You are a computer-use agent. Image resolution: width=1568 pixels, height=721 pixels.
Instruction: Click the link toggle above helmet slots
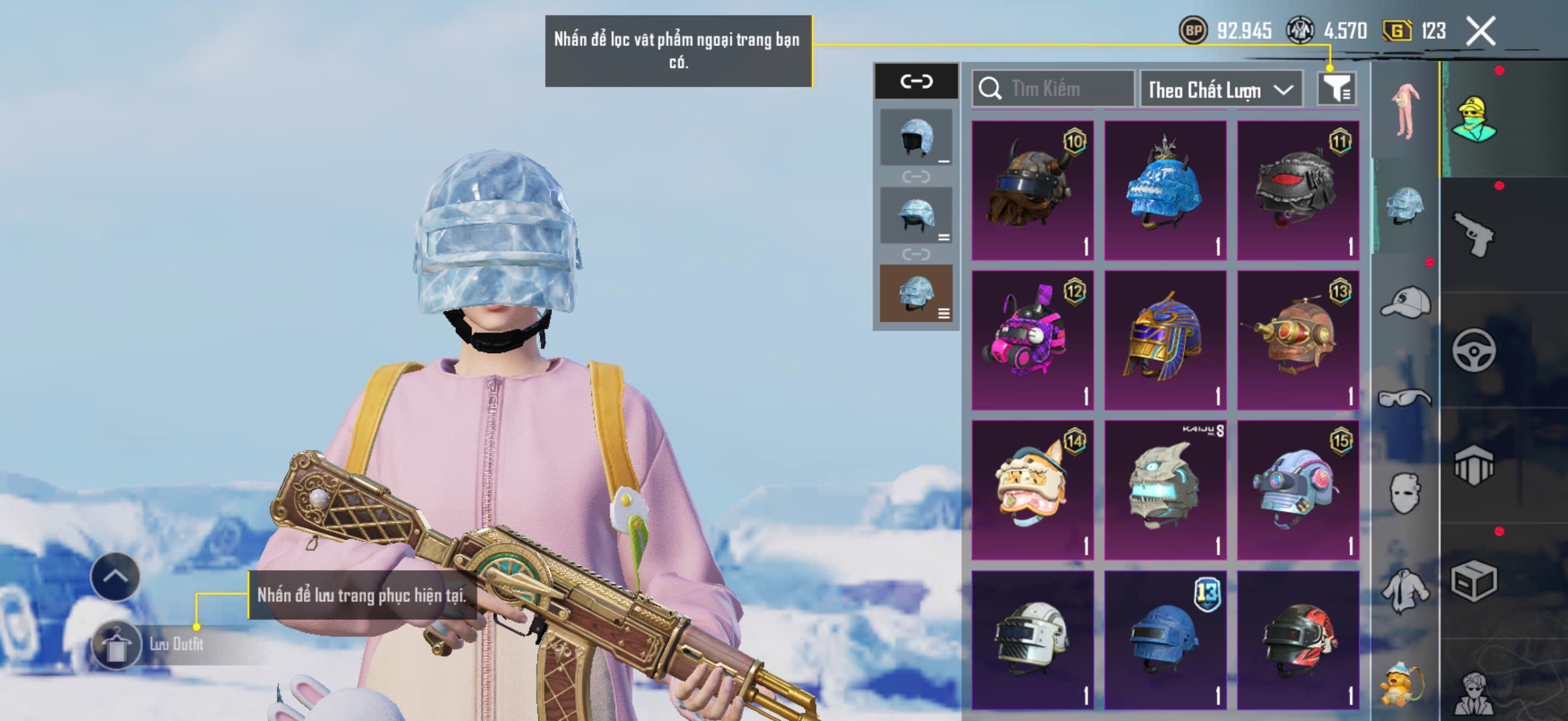coord(916,81)
